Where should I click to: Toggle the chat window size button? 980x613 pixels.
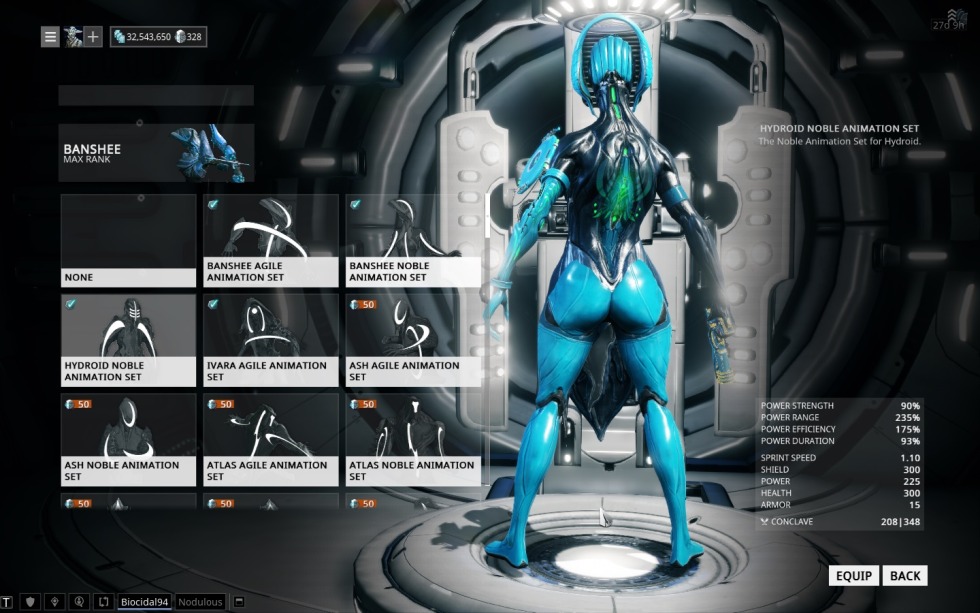(x=240, y=602)
